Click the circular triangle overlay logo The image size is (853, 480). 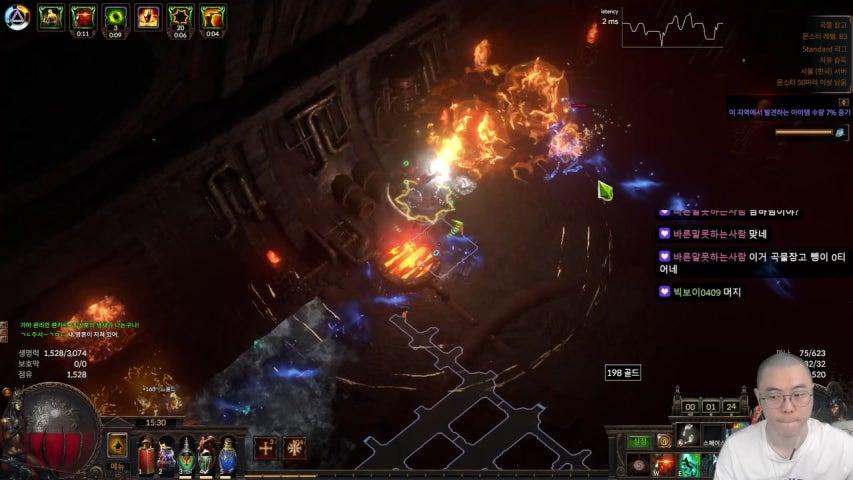tap(16, 17)
